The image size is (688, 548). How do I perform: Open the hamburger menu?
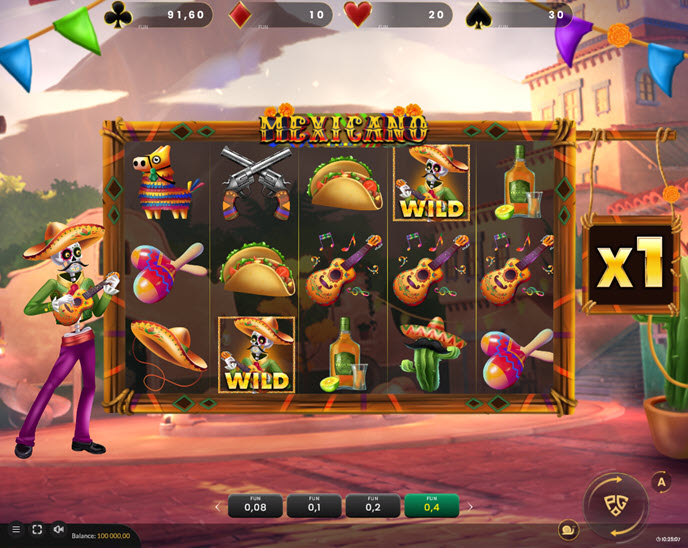click(16, 530)
